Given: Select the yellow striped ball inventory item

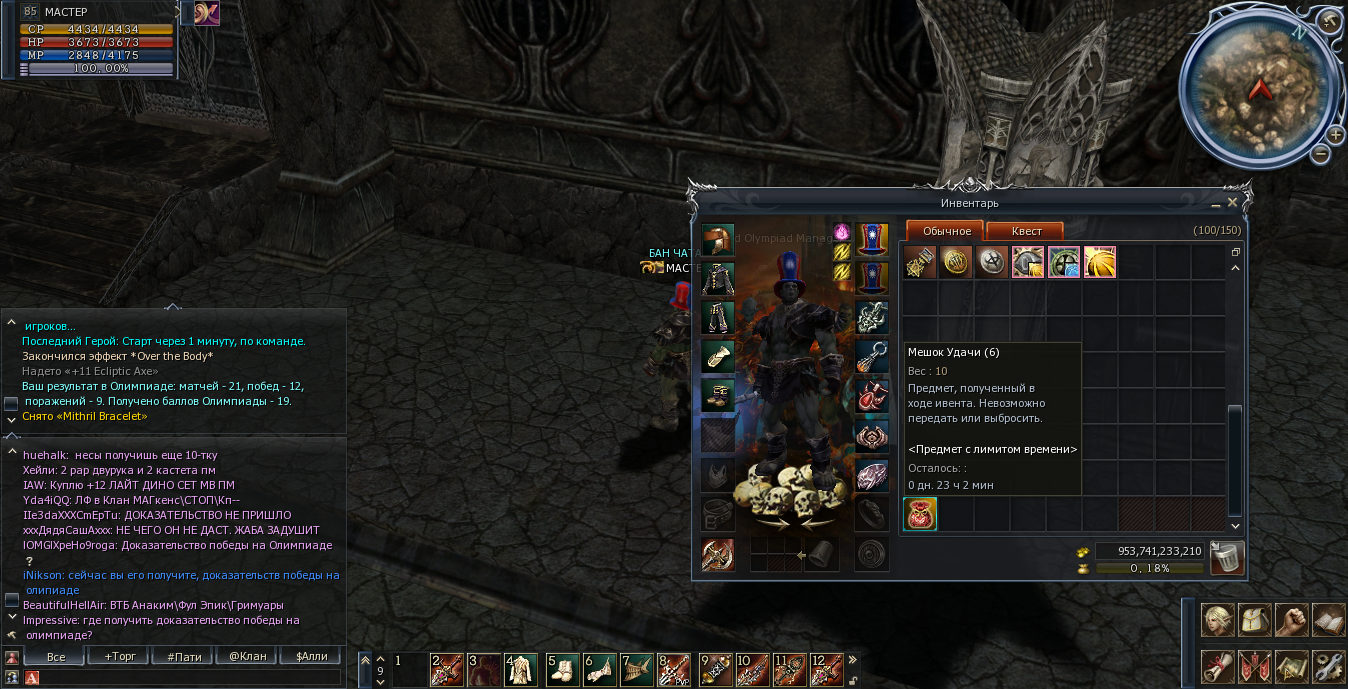Looking at the screenshot, I should [x=1099, y=262].
